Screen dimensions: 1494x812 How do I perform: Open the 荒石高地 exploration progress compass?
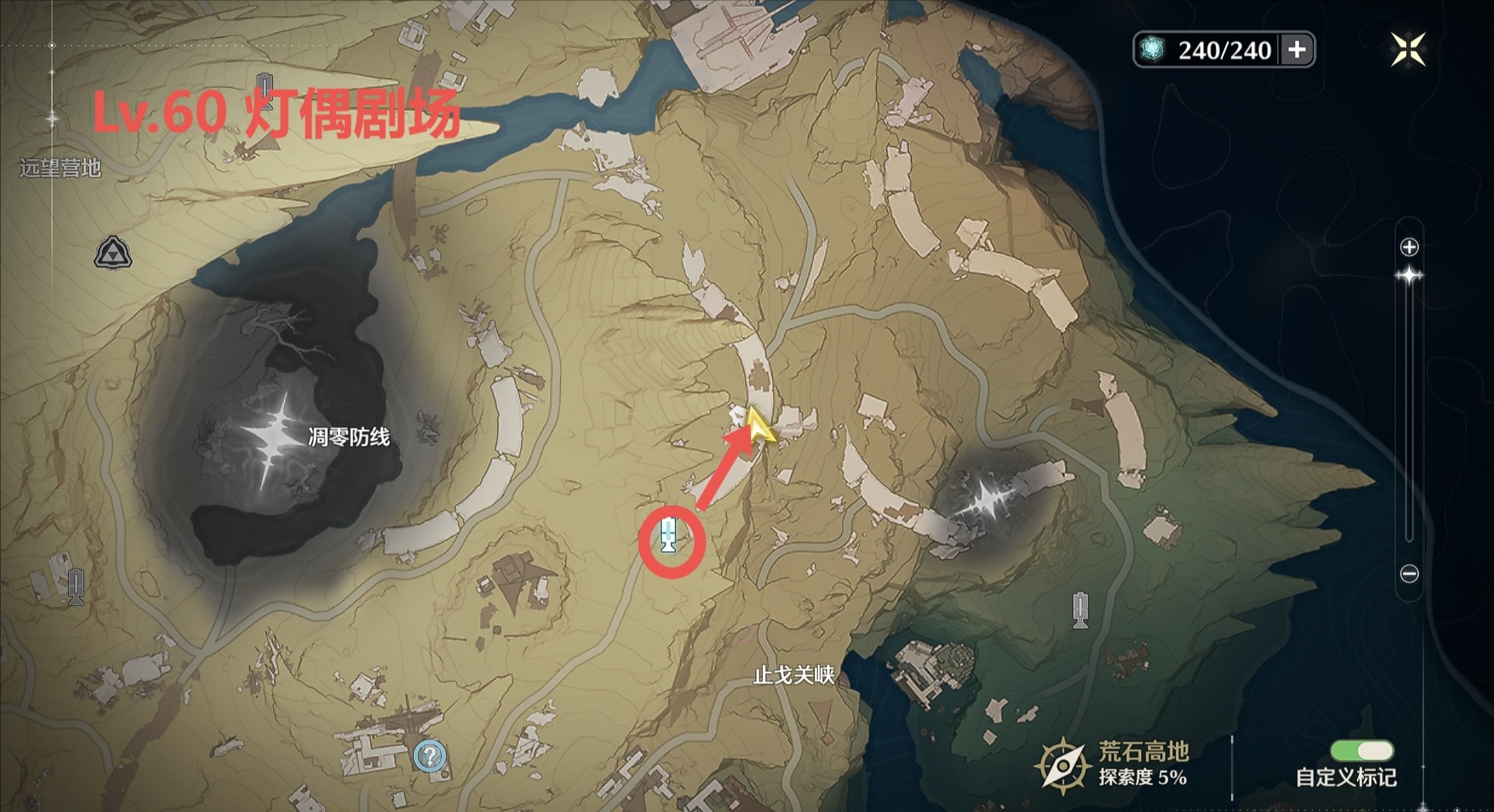click(1061, 766)
